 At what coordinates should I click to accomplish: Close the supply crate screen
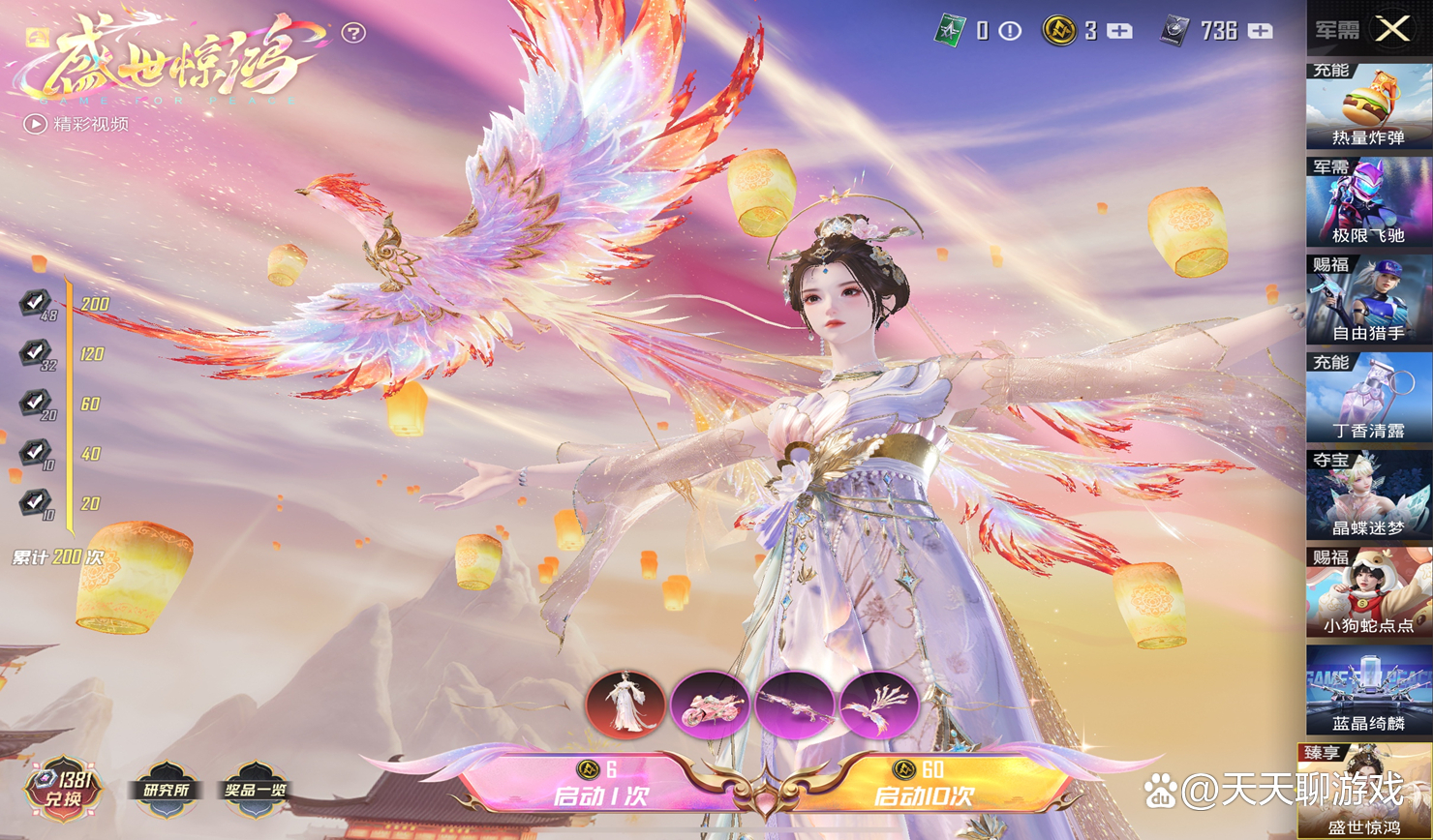tap(1392, 29)
